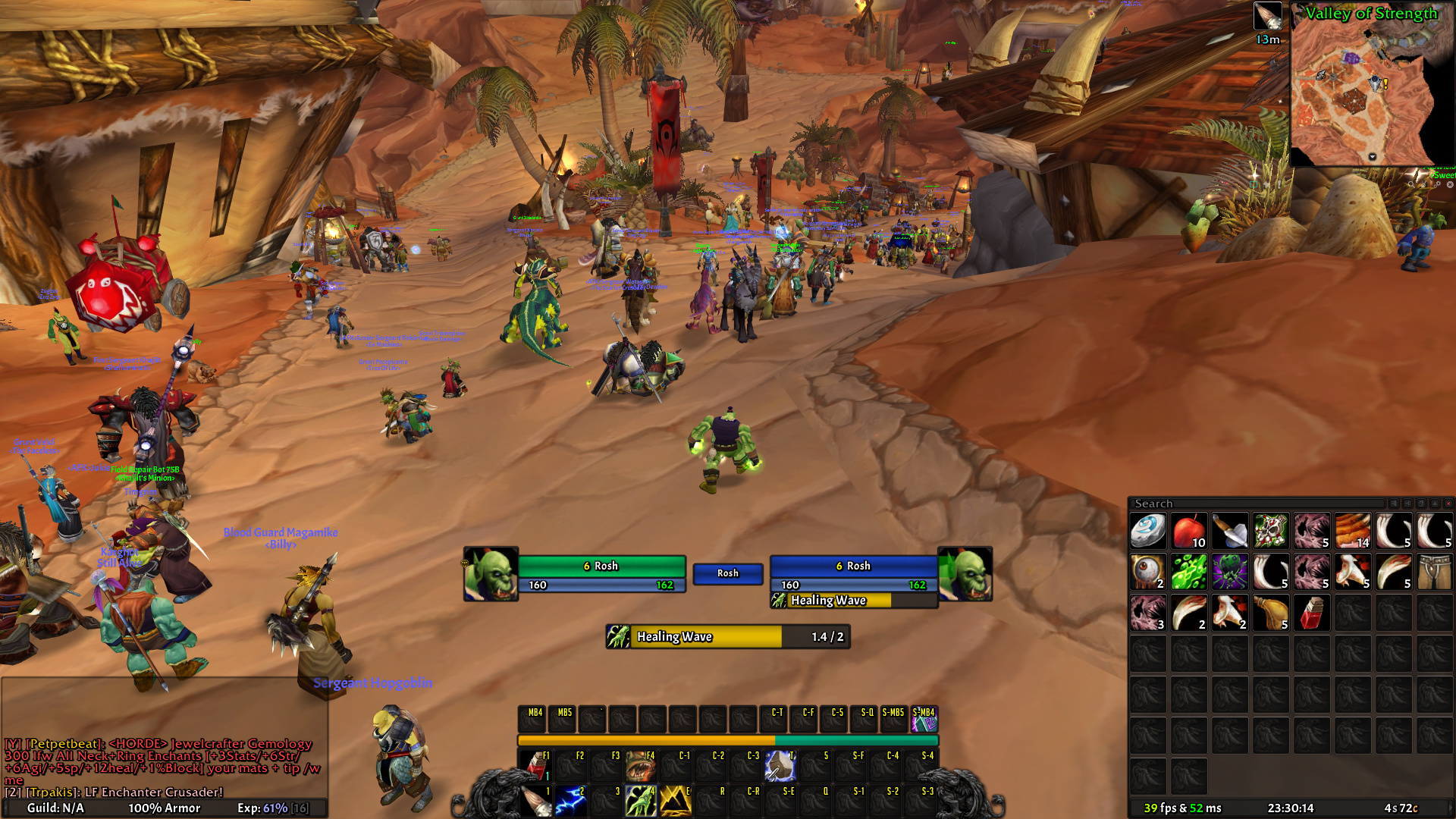
Task: Use the red potion on F1 slot
Action: pos(535,766)
